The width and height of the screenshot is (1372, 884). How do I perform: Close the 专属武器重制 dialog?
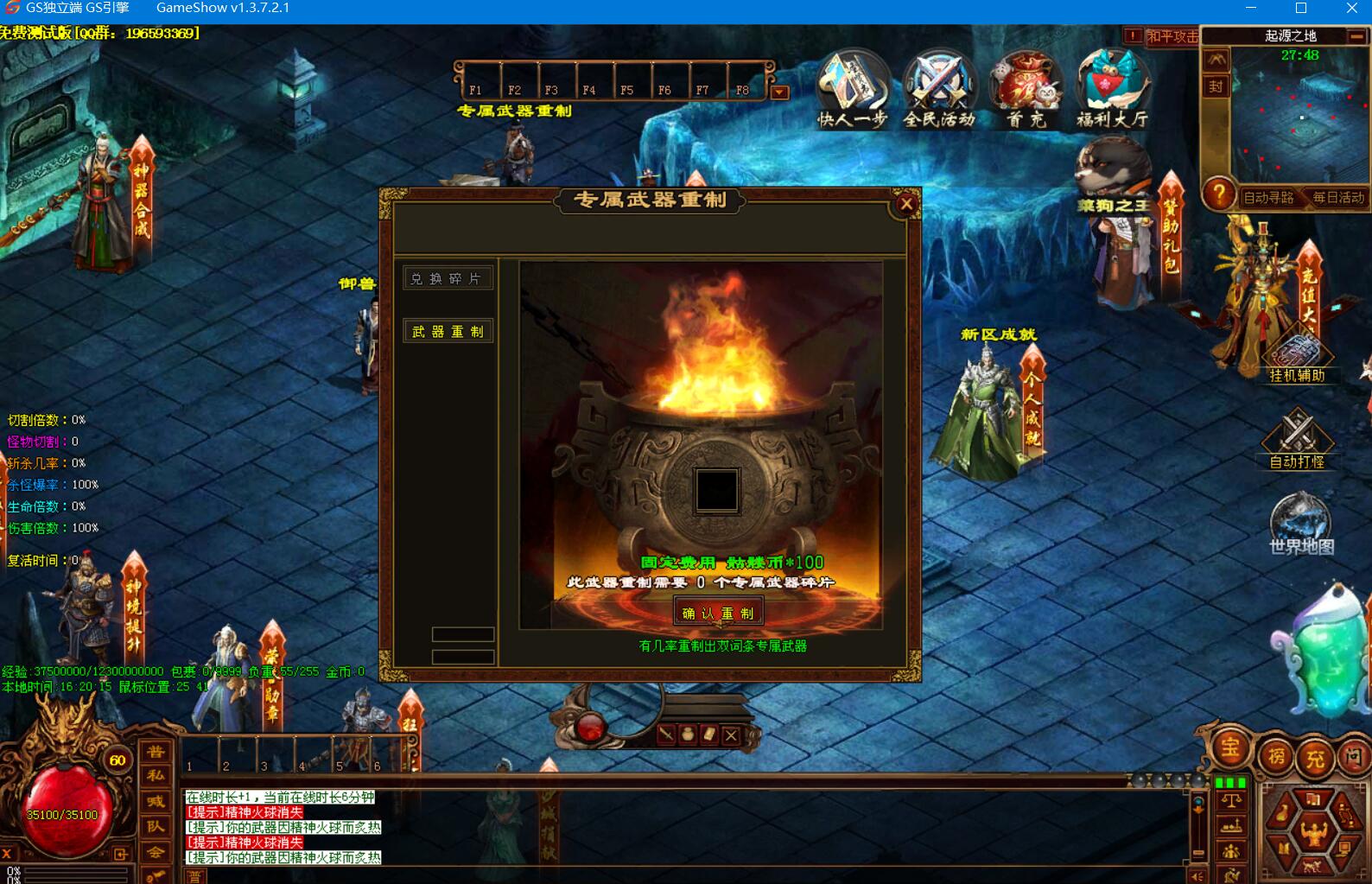point(905,204)
